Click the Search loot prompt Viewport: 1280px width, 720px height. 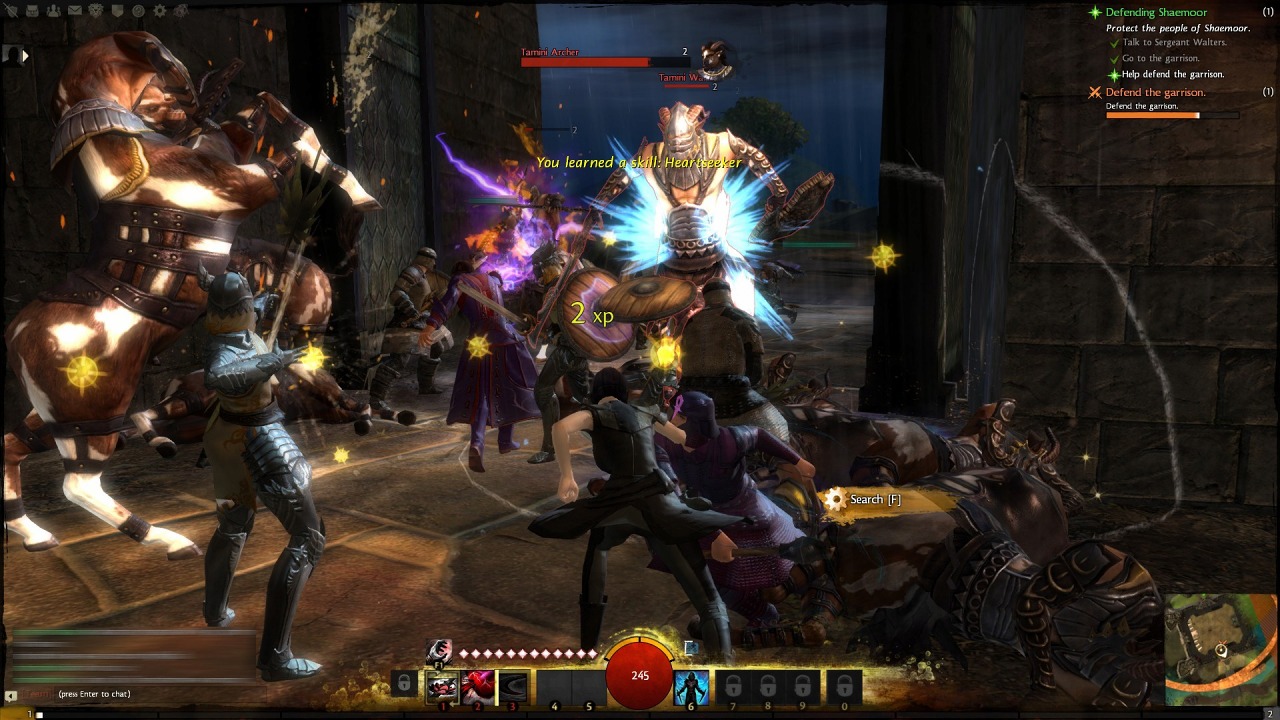874,499
